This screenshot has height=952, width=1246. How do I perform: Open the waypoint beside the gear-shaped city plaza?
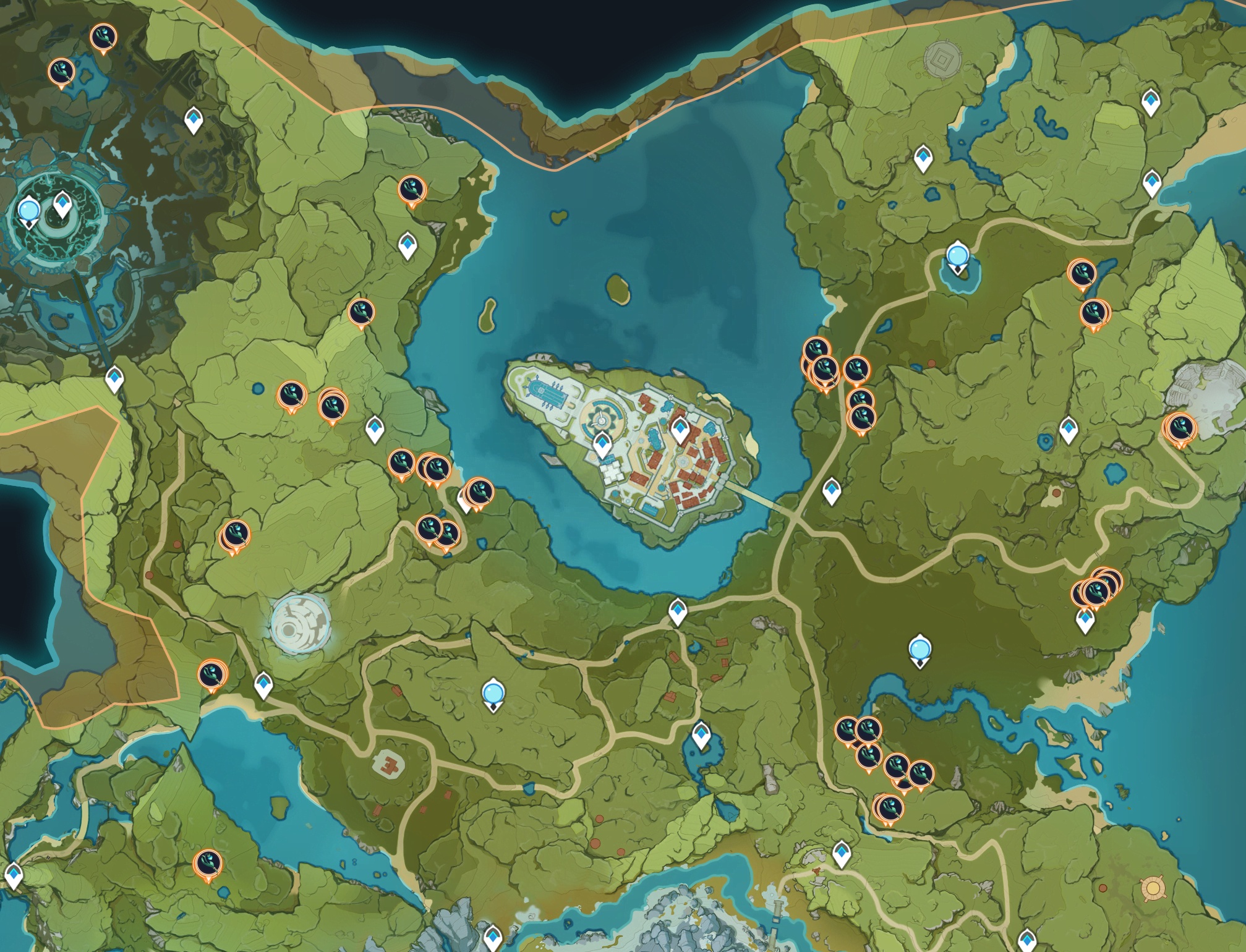602,444
